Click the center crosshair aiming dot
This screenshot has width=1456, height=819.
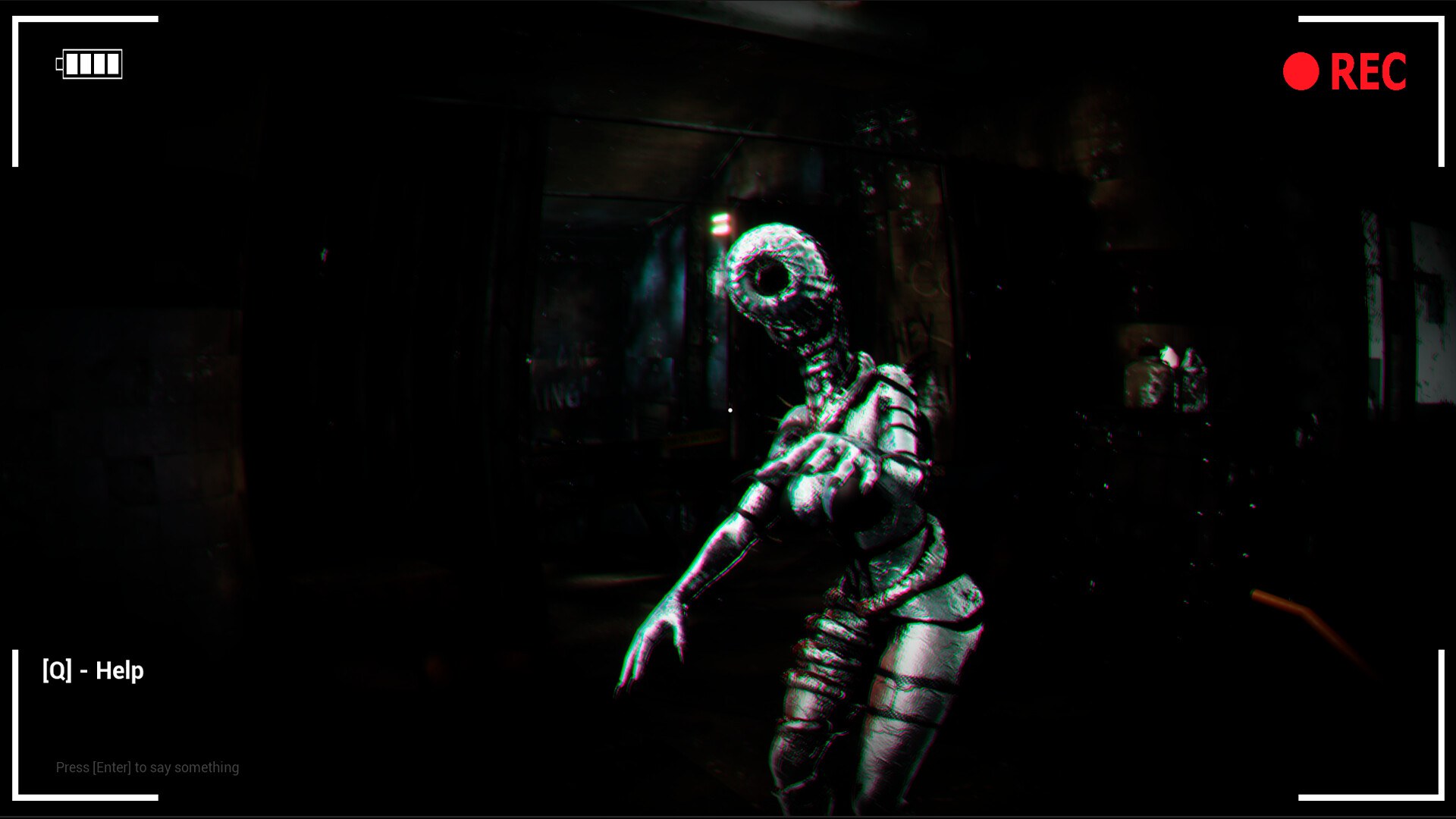(730, 409)
